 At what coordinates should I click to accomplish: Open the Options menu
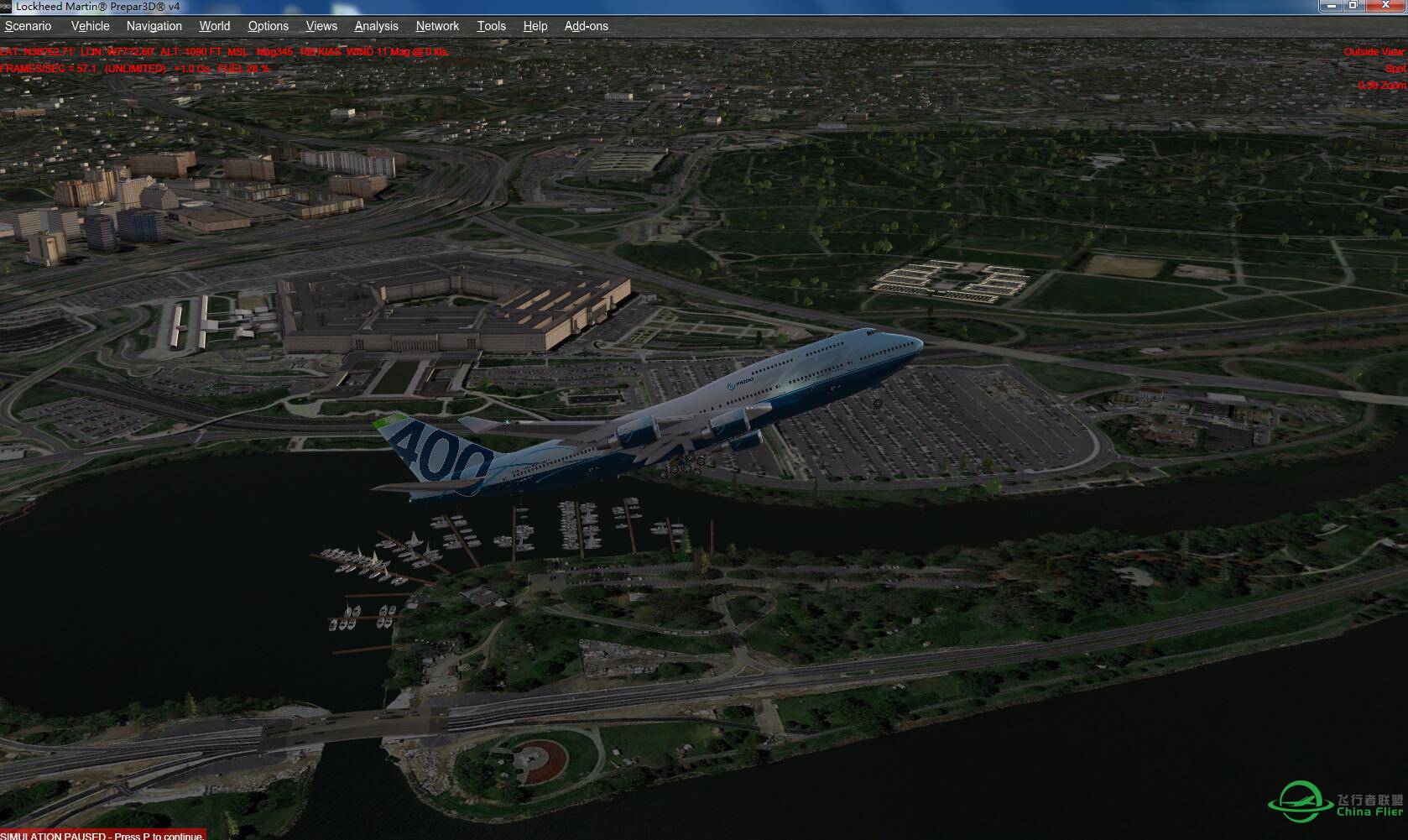(x=268, y=26)
